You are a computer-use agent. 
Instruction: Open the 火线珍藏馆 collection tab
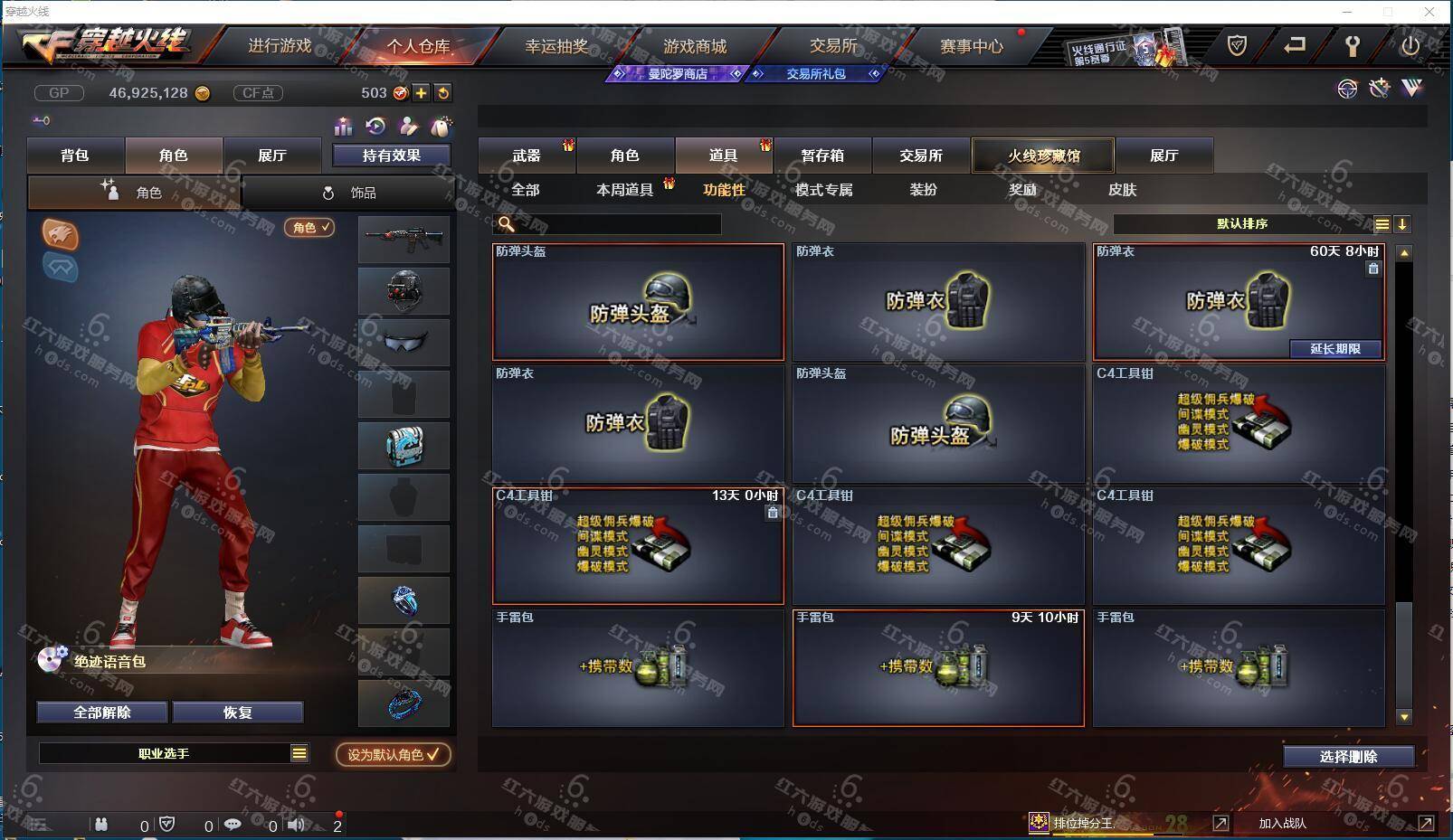tap(1043, 156)
